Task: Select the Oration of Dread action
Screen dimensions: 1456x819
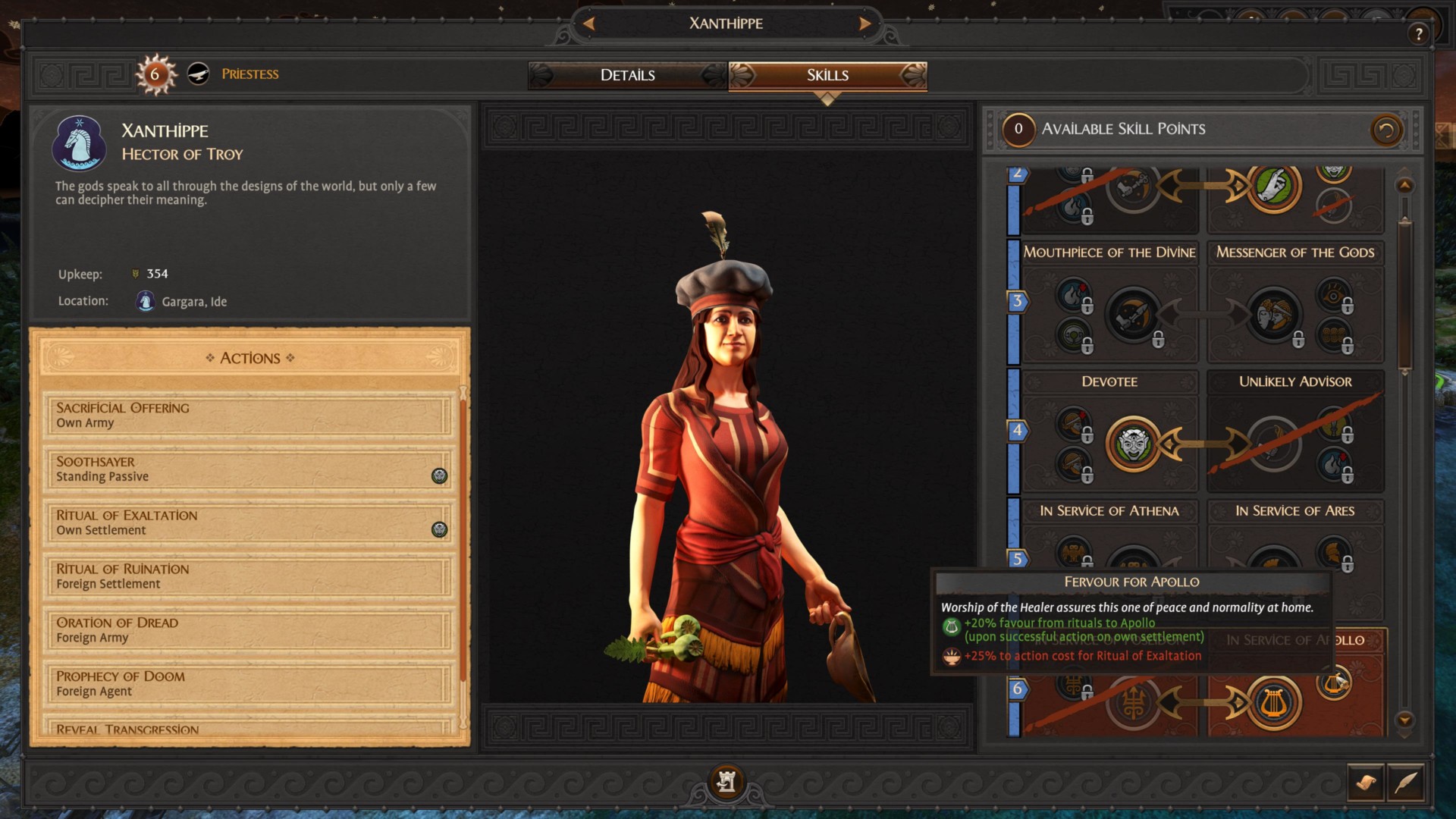Action: (247, 630)
